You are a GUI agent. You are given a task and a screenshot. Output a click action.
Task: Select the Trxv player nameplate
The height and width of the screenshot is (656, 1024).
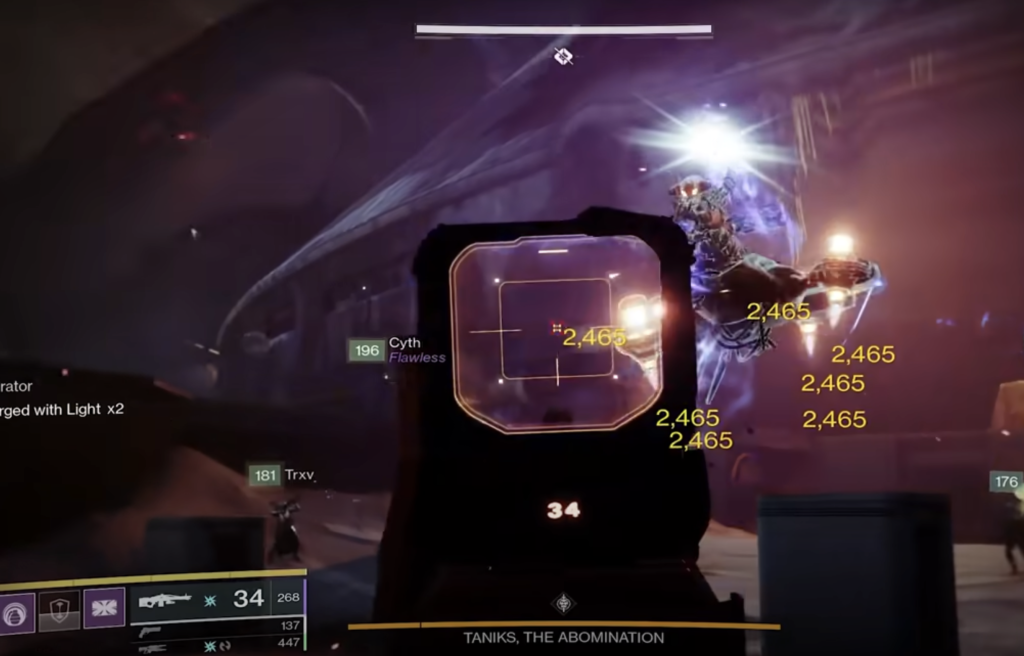(298, 476)
